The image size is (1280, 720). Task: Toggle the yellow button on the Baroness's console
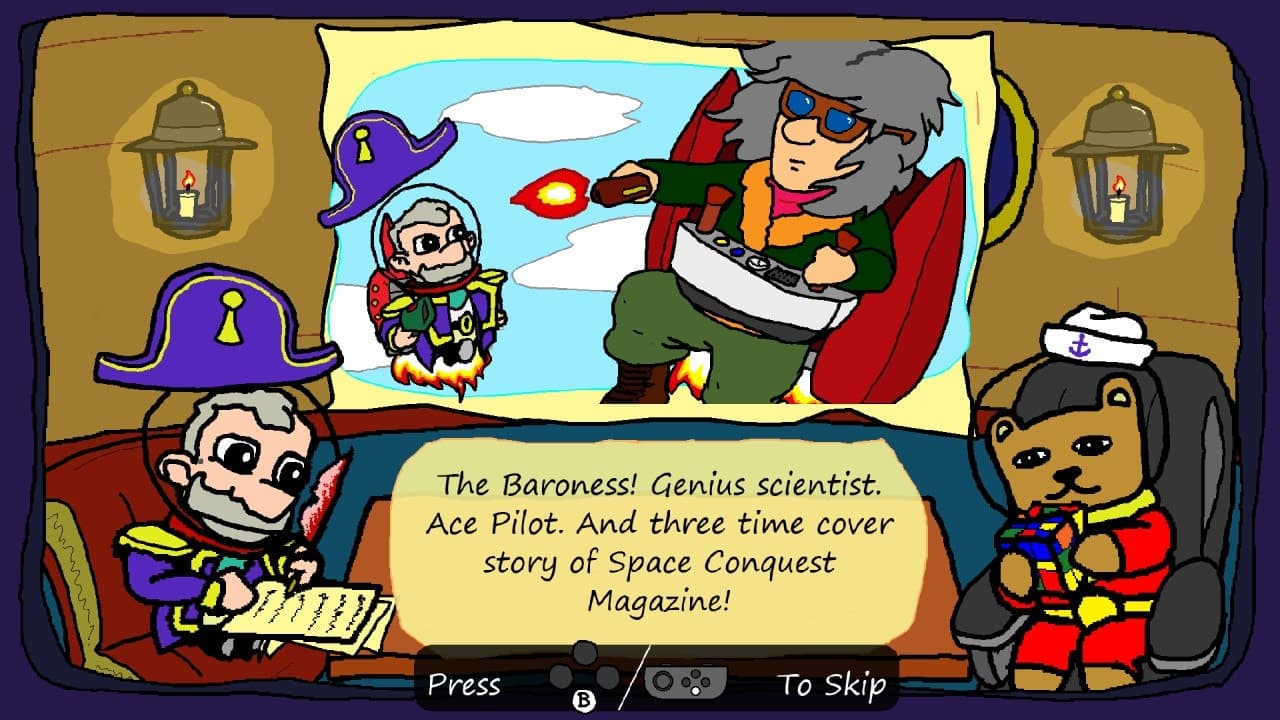(x=720, y=241)
